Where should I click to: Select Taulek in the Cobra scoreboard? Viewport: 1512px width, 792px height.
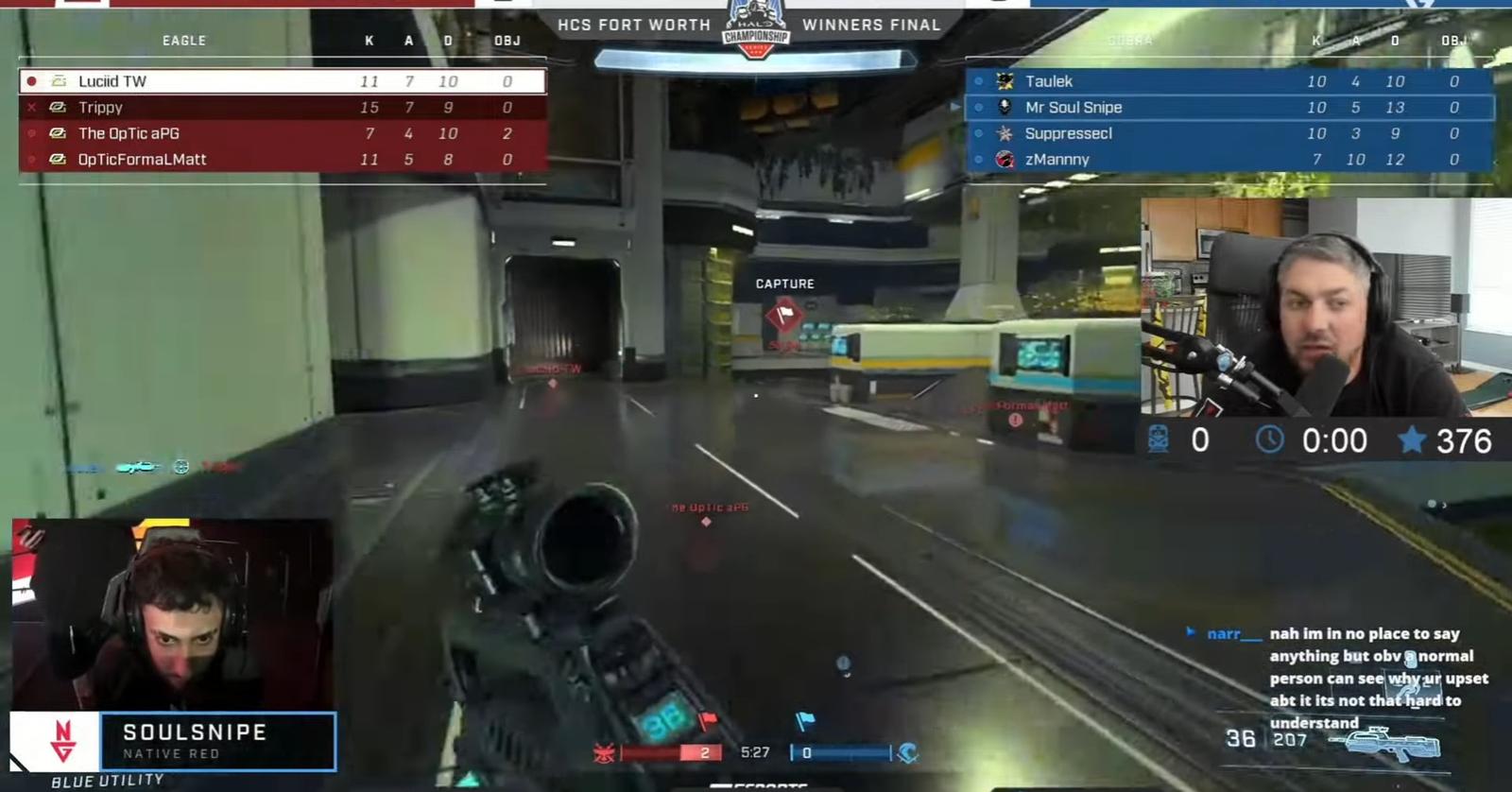click(1228, 81)
